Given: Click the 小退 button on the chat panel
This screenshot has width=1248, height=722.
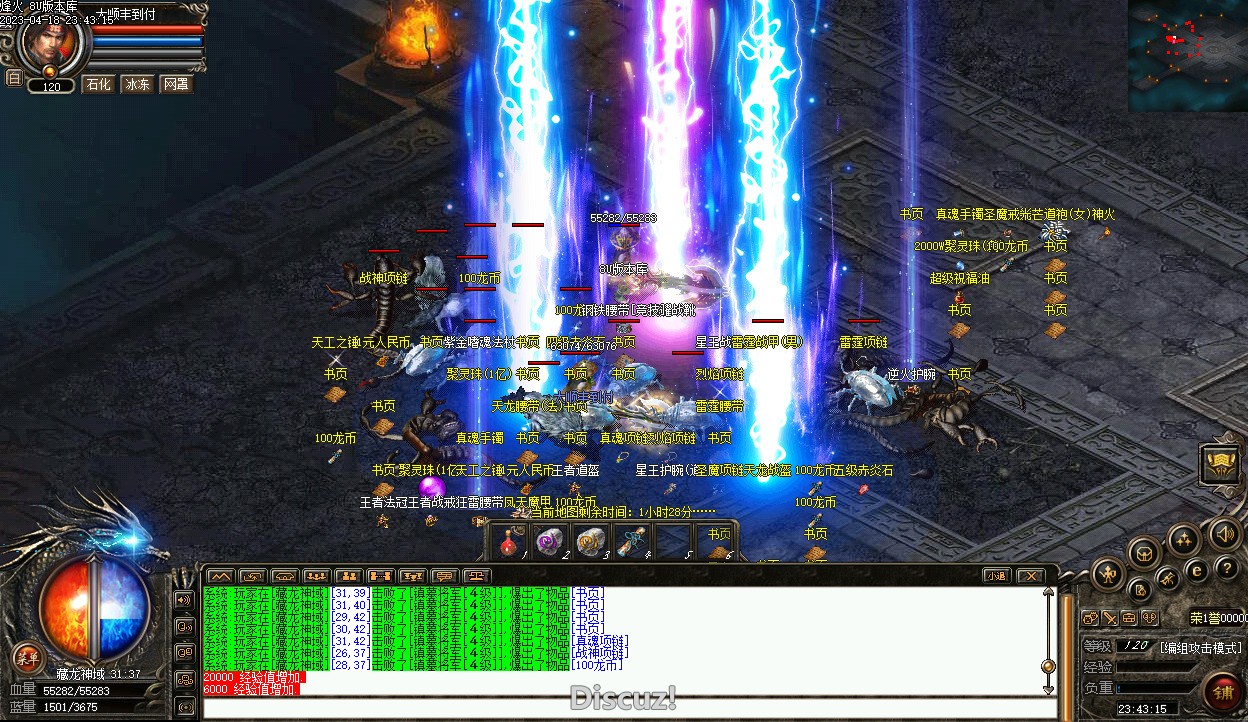Looking at the screenshot, I should point(995,576).
